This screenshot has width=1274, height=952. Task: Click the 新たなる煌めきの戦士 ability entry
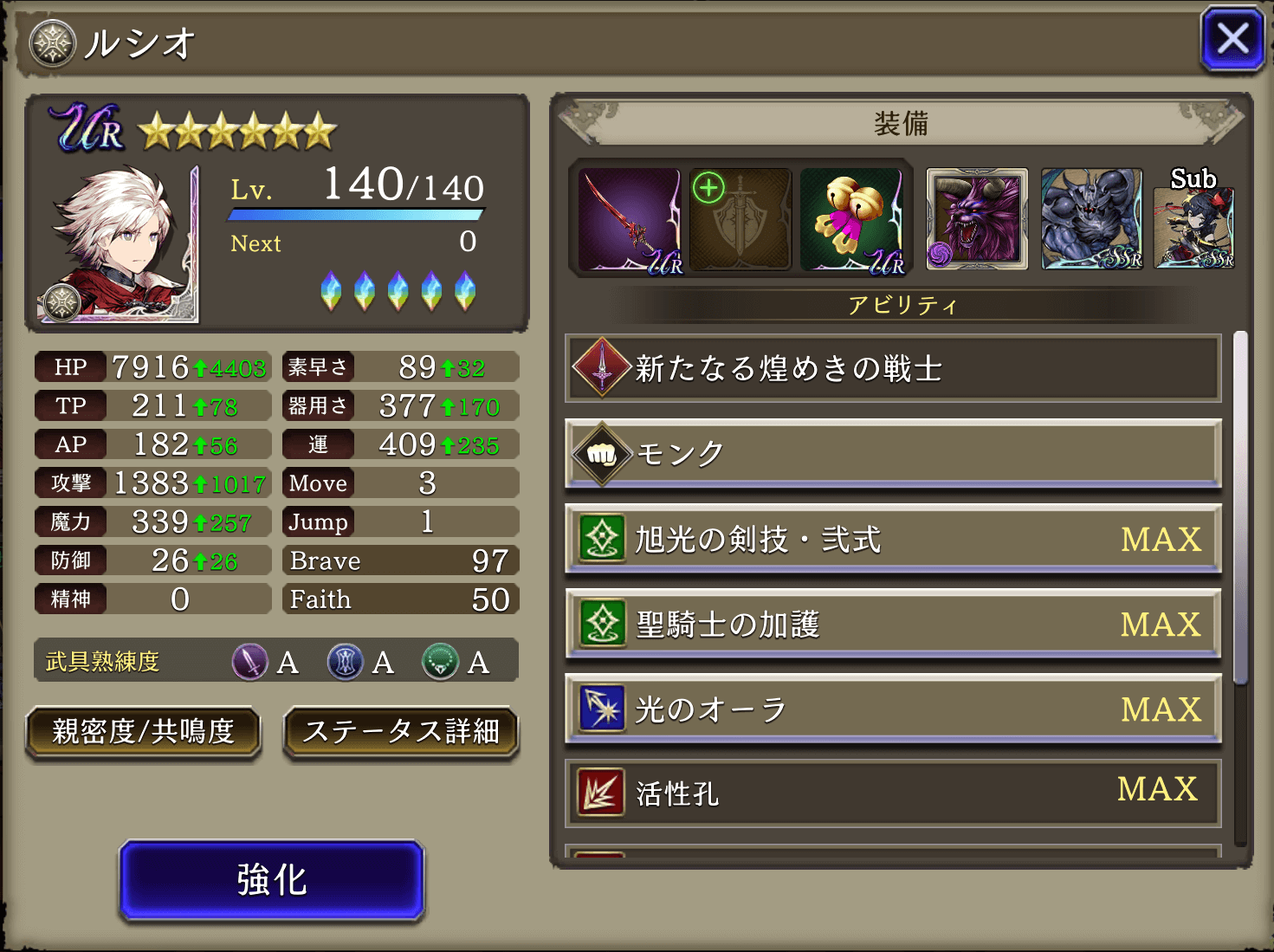(x=892, y=368)
